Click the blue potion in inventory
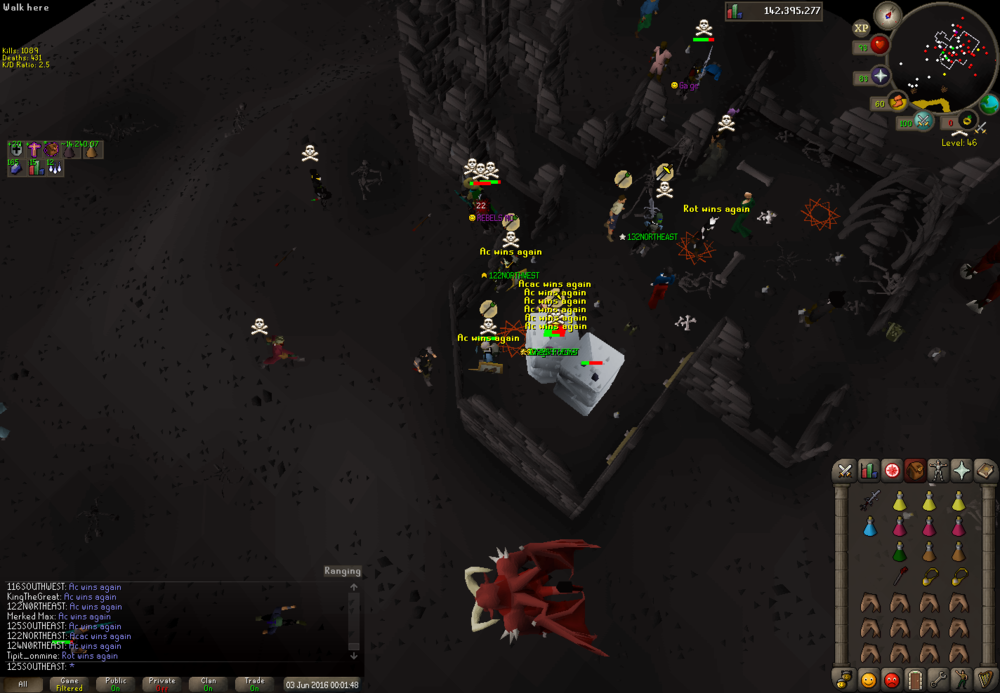Screen dimensions: 1000x693 pos(870,526)
